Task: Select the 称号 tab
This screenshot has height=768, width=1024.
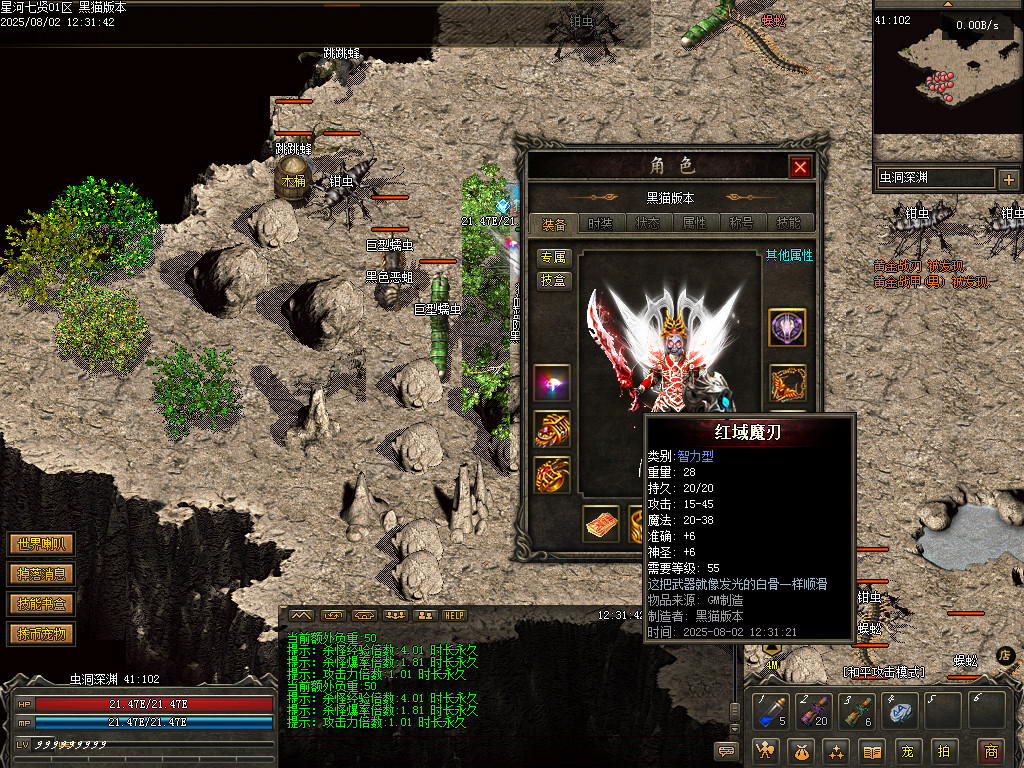Action: tap(741, 224)
